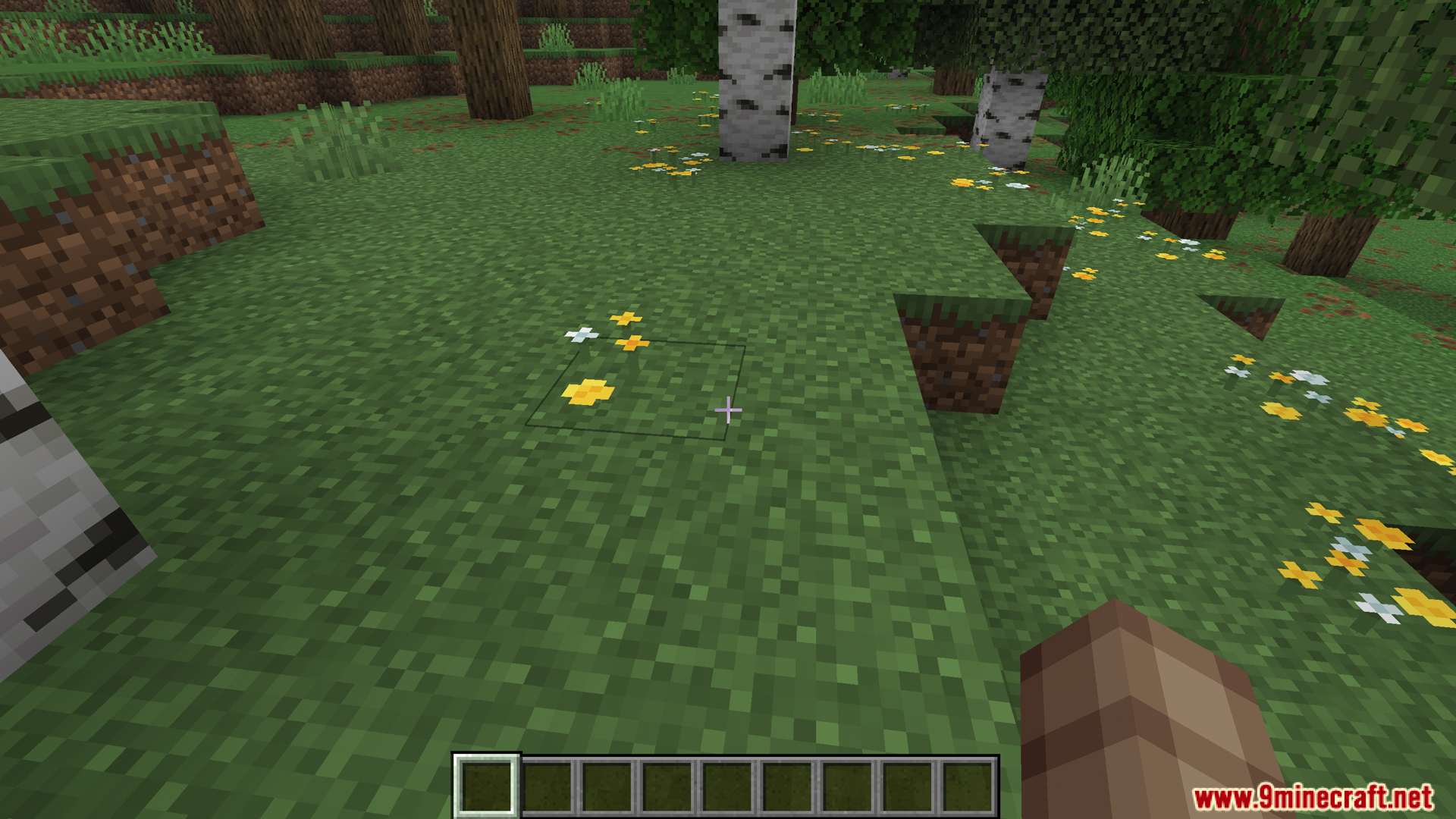Click the white flower near the highlighted block
Screen dimensions: 1456x819
(x=583, y=334)
